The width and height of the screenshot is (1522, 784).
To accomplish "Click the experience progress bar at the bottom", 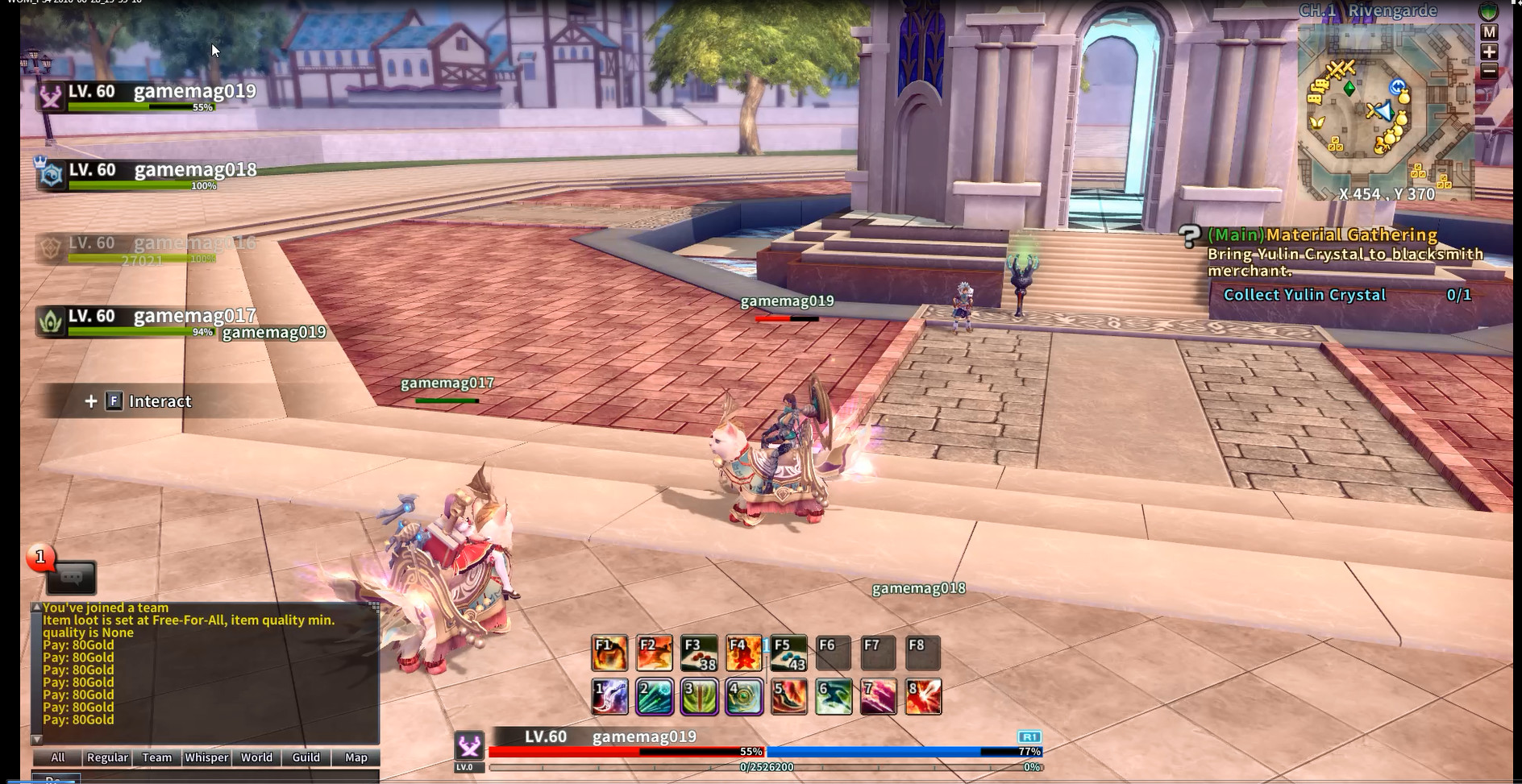I will point(766,765).
